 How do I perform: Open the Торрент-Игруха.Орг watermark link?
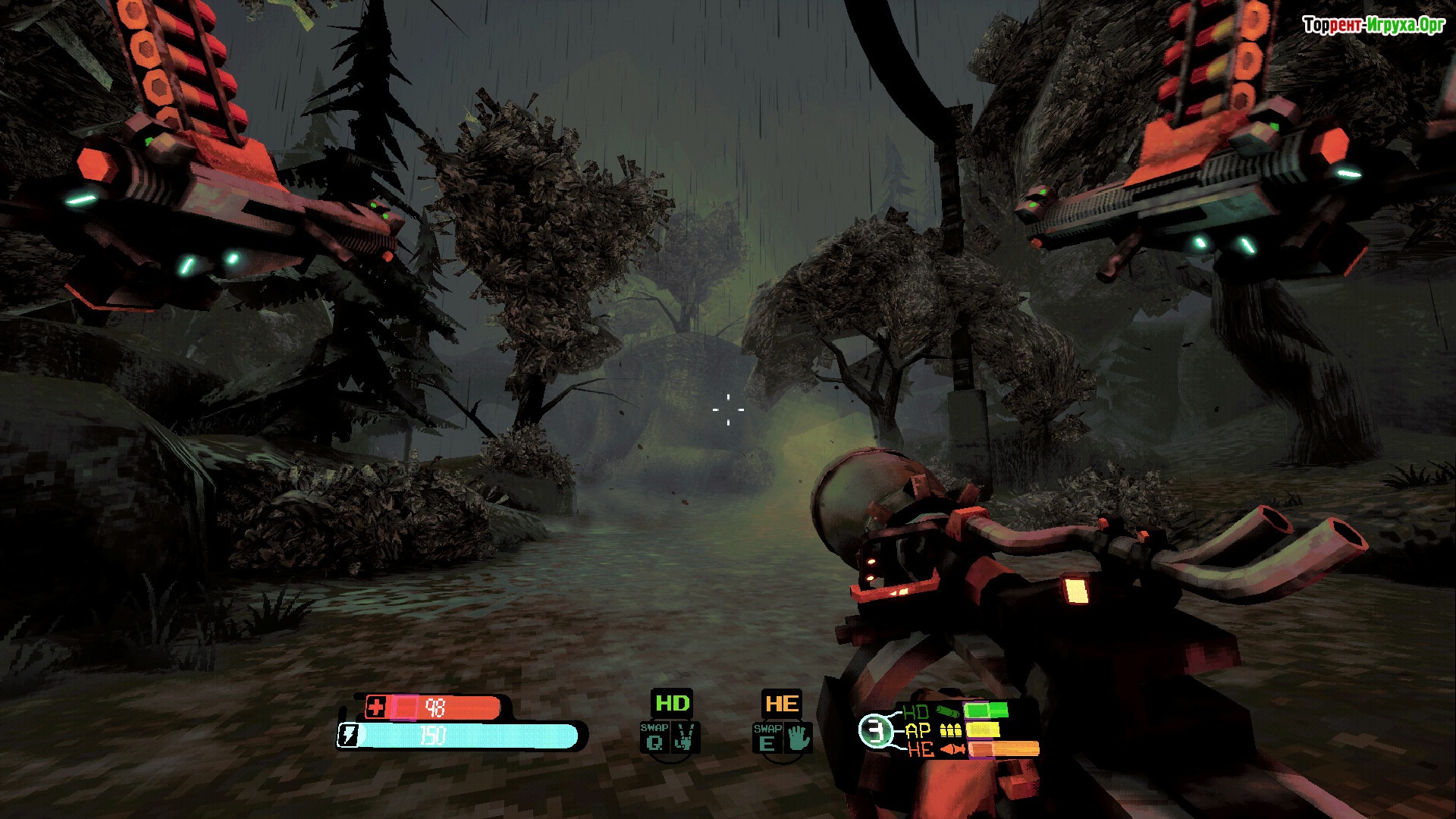tap(1373, 25)
